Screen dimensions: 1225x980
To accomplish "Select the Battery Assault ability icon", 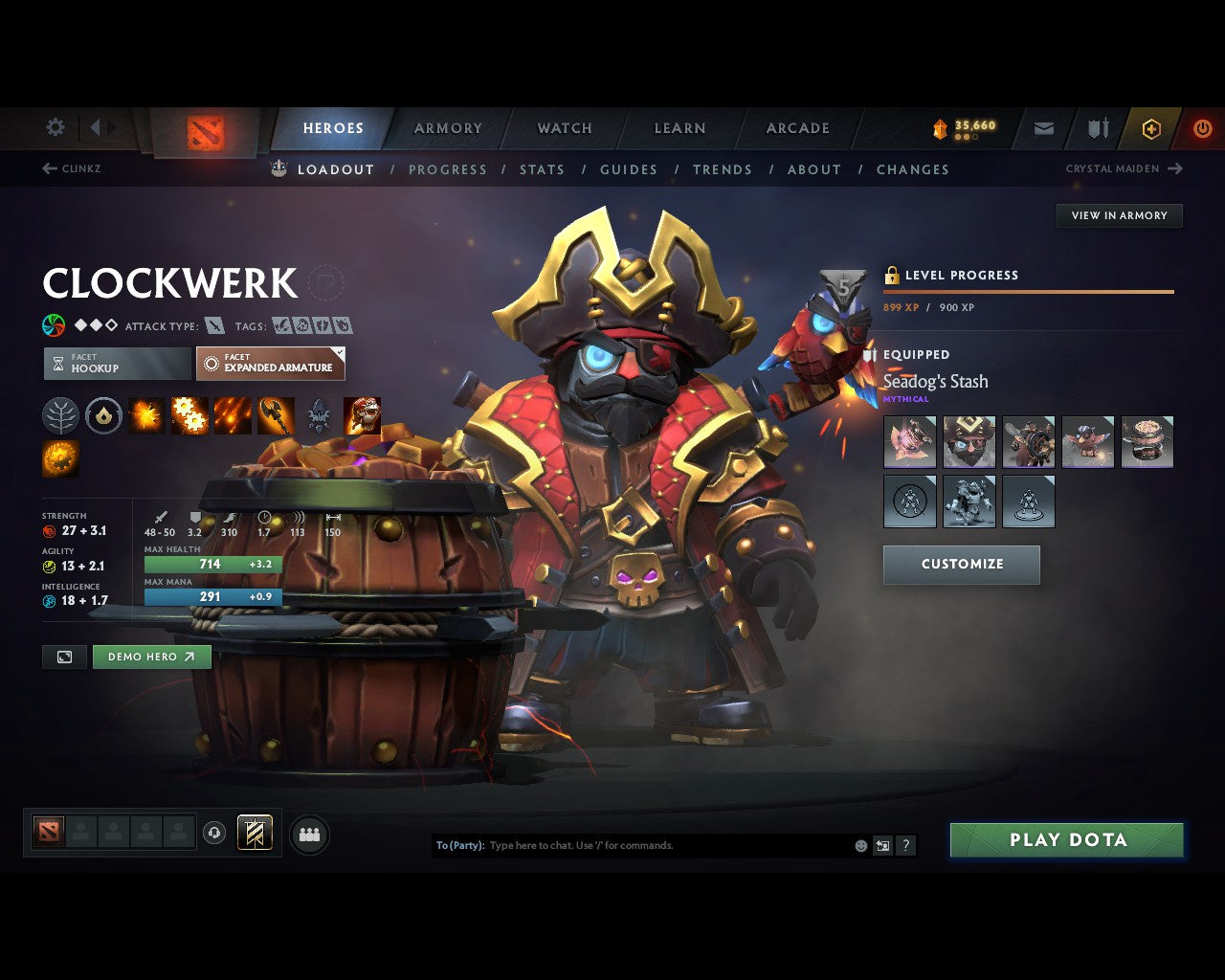I will point(145,415).
